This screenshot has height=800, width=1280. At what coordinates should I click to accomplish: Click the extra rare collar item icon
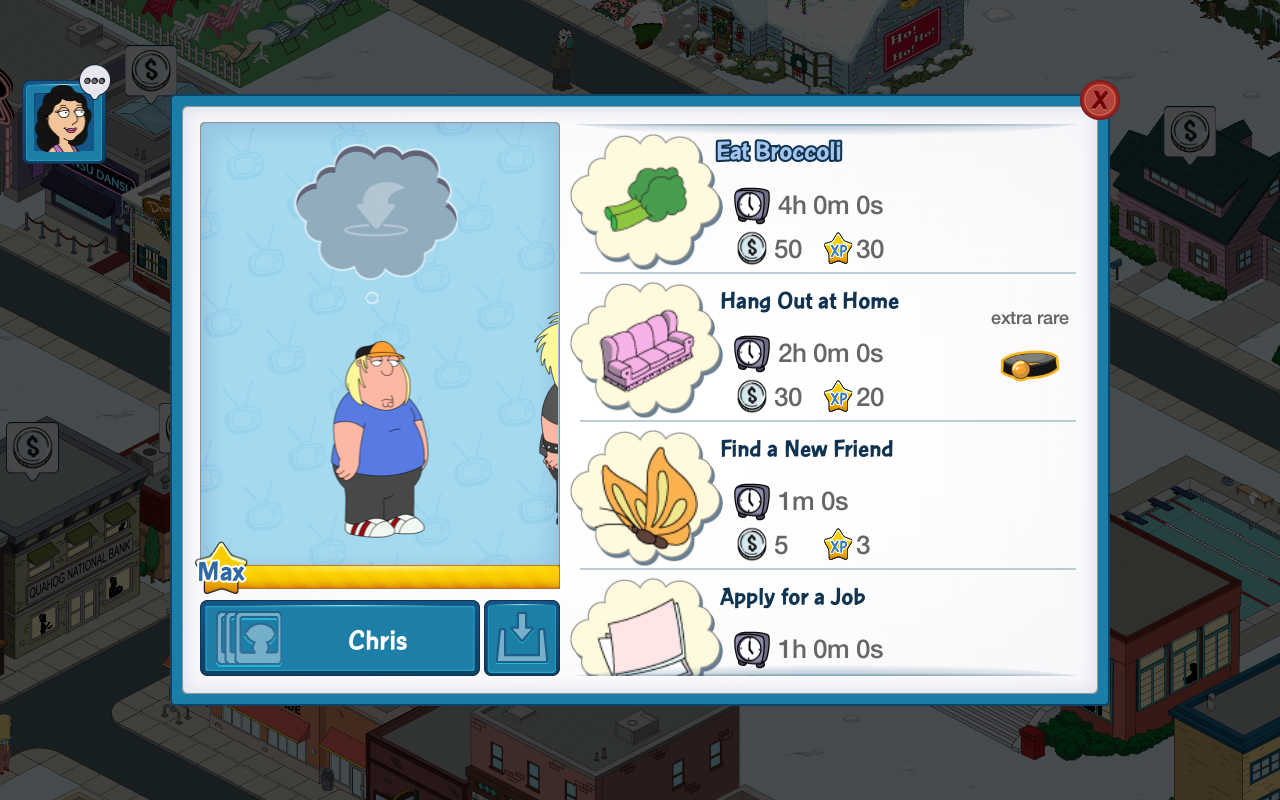point(1029,366)
